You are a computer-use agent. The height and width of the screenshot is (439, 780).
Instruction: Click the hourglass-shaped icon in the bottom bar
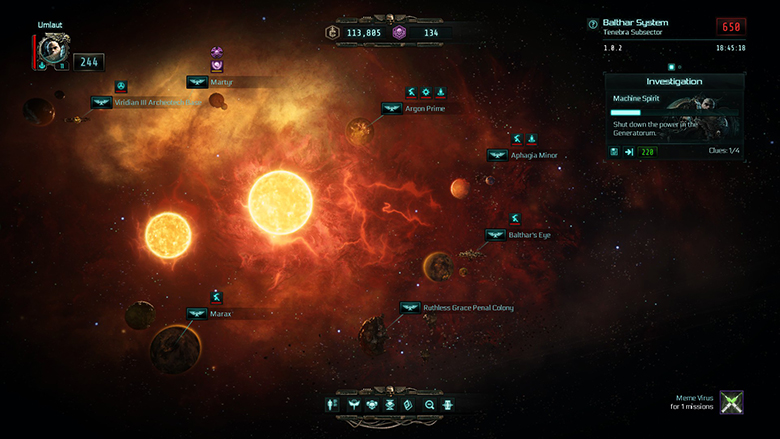pos(390,404)
